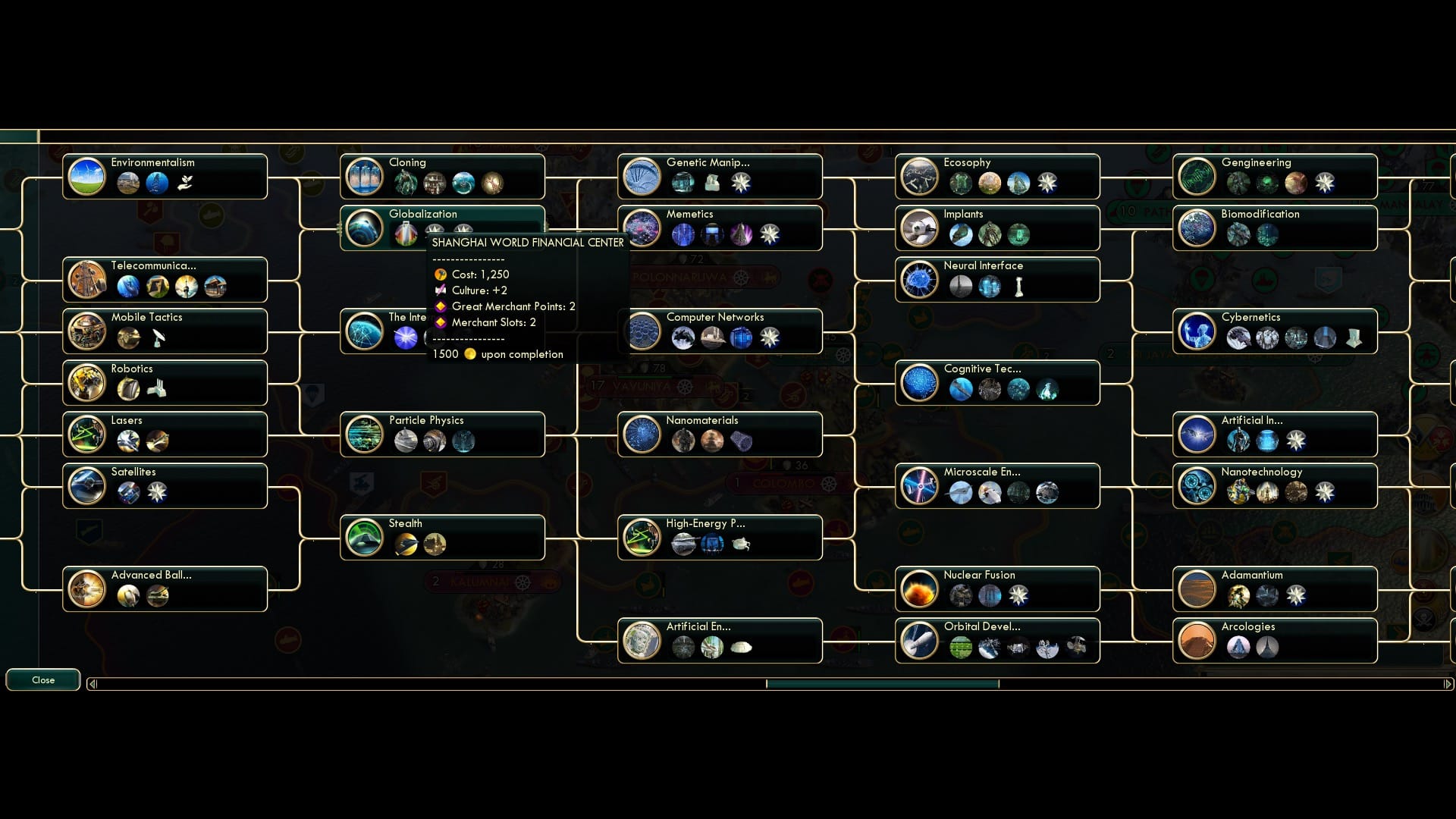The image size is (1456, 819).
Task: Click the Environmentalism tech icon
Action: pos(87,177)
